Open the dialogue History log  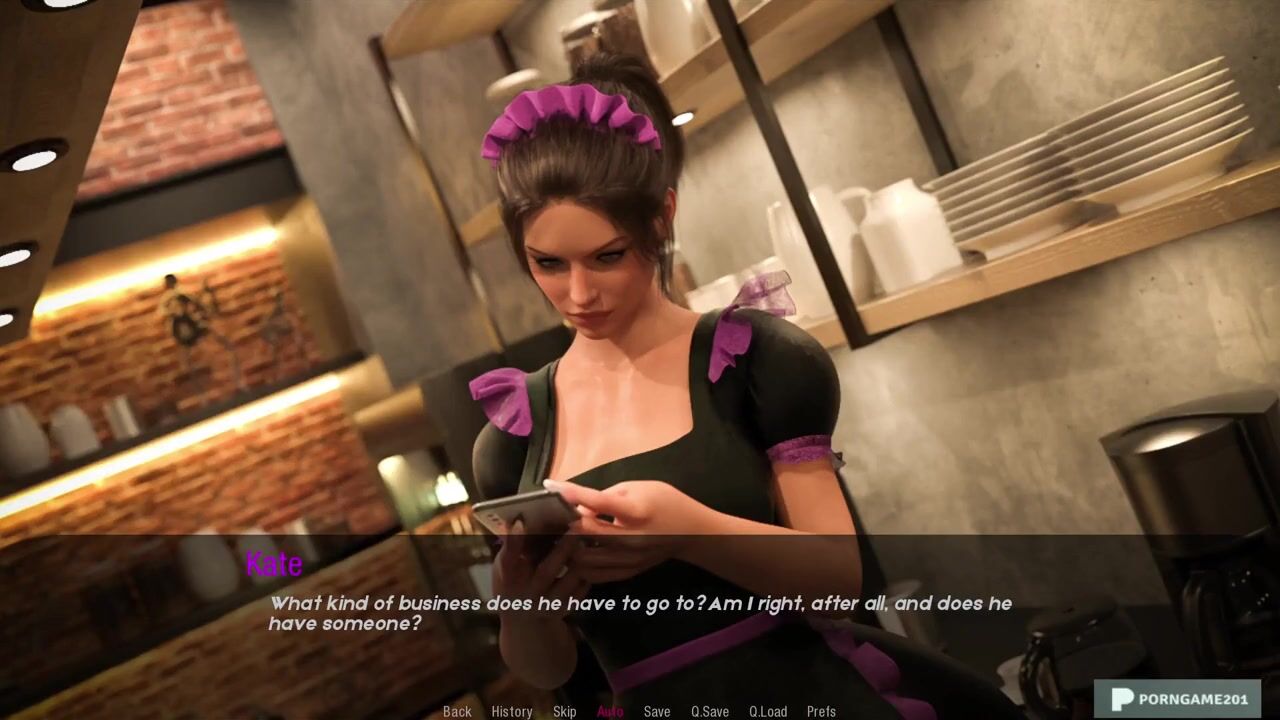(512, 711)
